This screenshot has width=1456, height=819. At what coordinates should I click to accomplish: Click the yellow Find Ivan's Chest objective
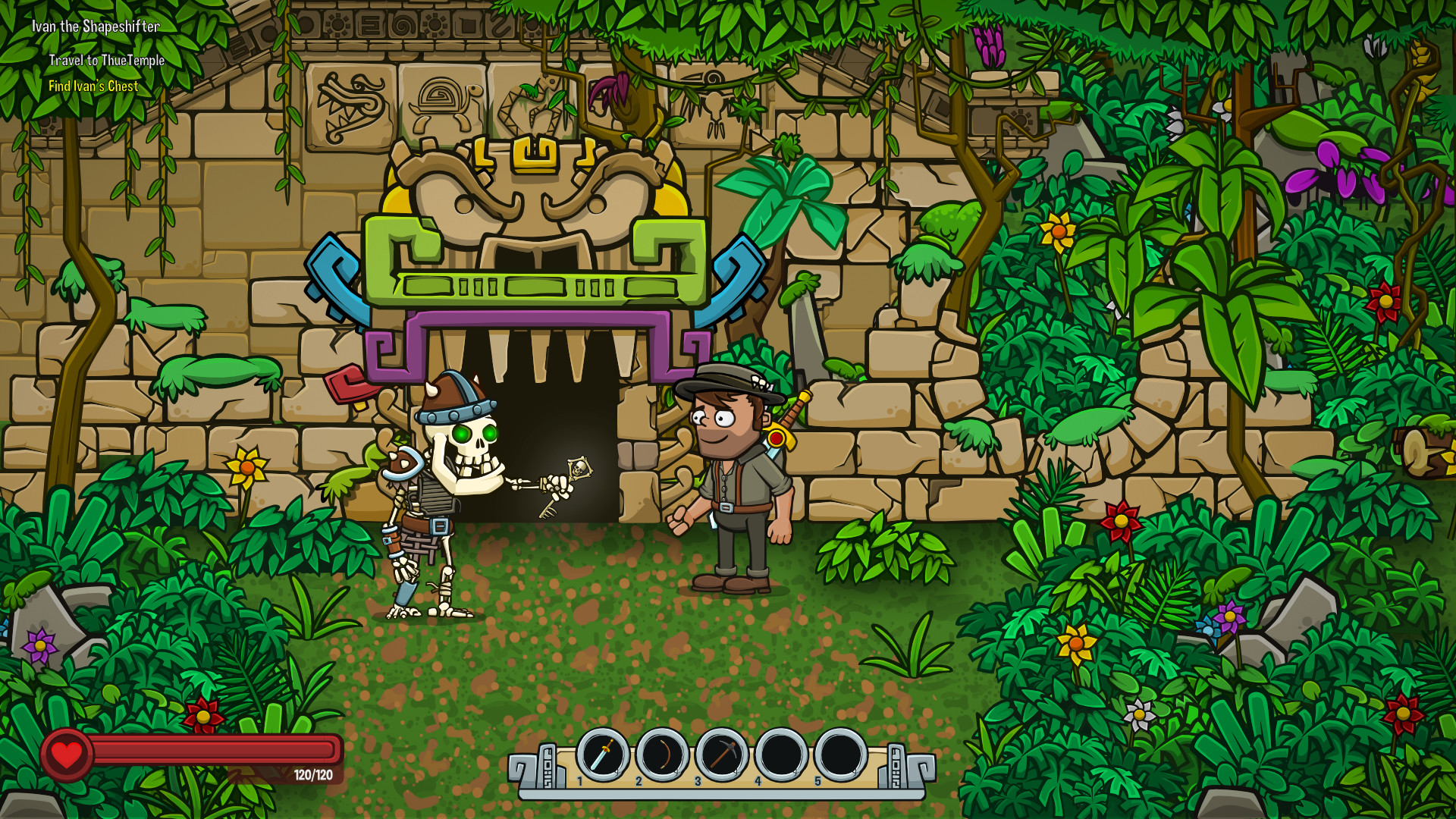[93, 86]
